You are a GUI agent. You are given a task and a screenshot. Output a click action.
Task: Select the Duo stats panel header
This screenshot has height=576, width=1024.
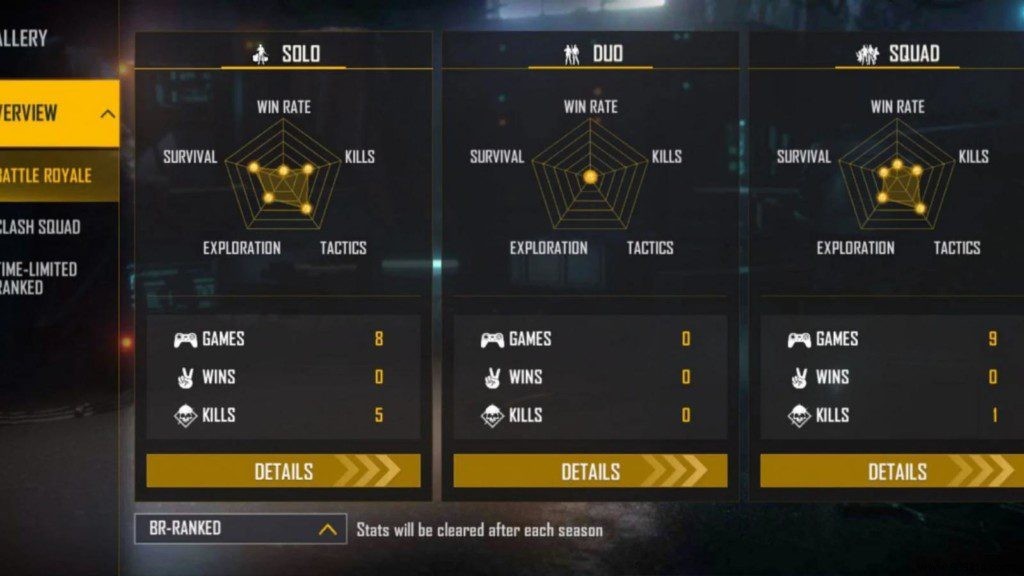[x=590, y=54]
